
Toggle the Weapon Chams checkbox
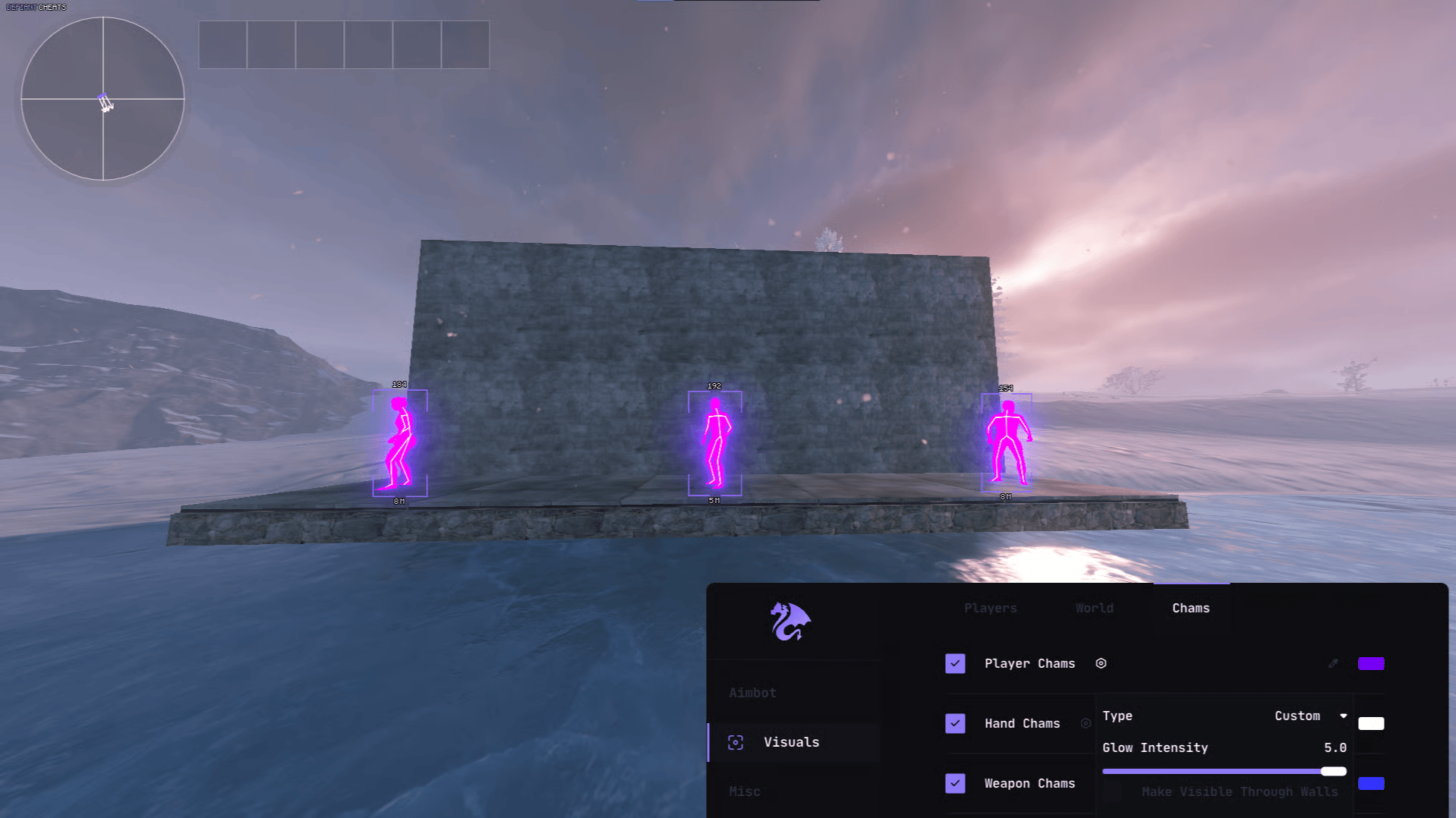click(x=955, y=783)
